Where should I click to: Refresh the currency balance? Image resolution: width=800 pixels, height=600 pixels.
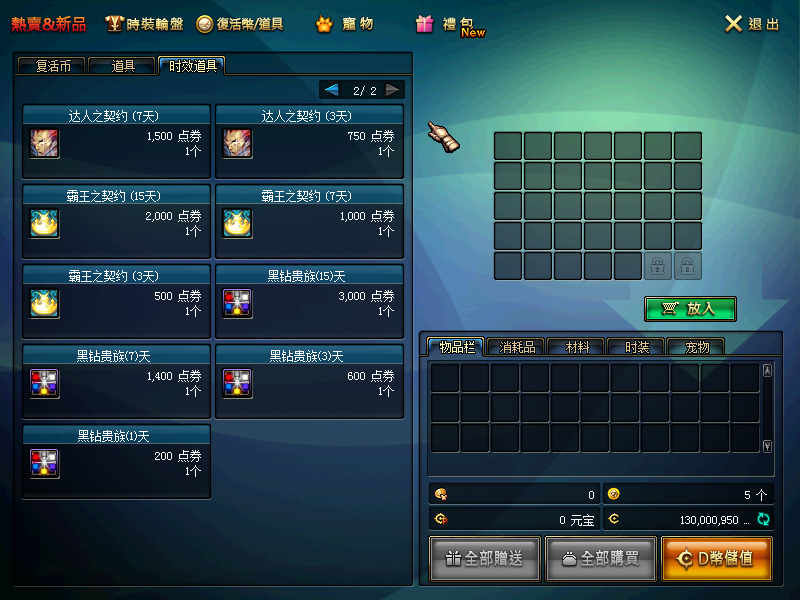pos(763,519)
